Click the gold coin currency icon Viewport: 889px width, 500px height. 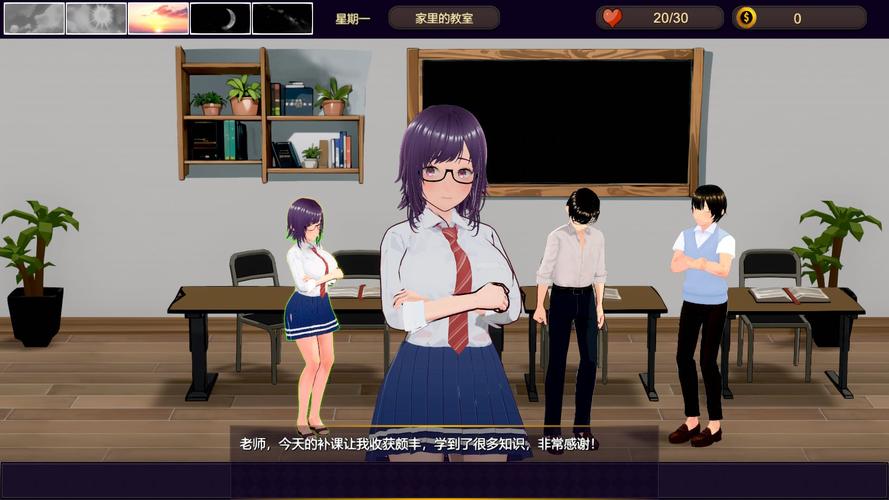746,18
